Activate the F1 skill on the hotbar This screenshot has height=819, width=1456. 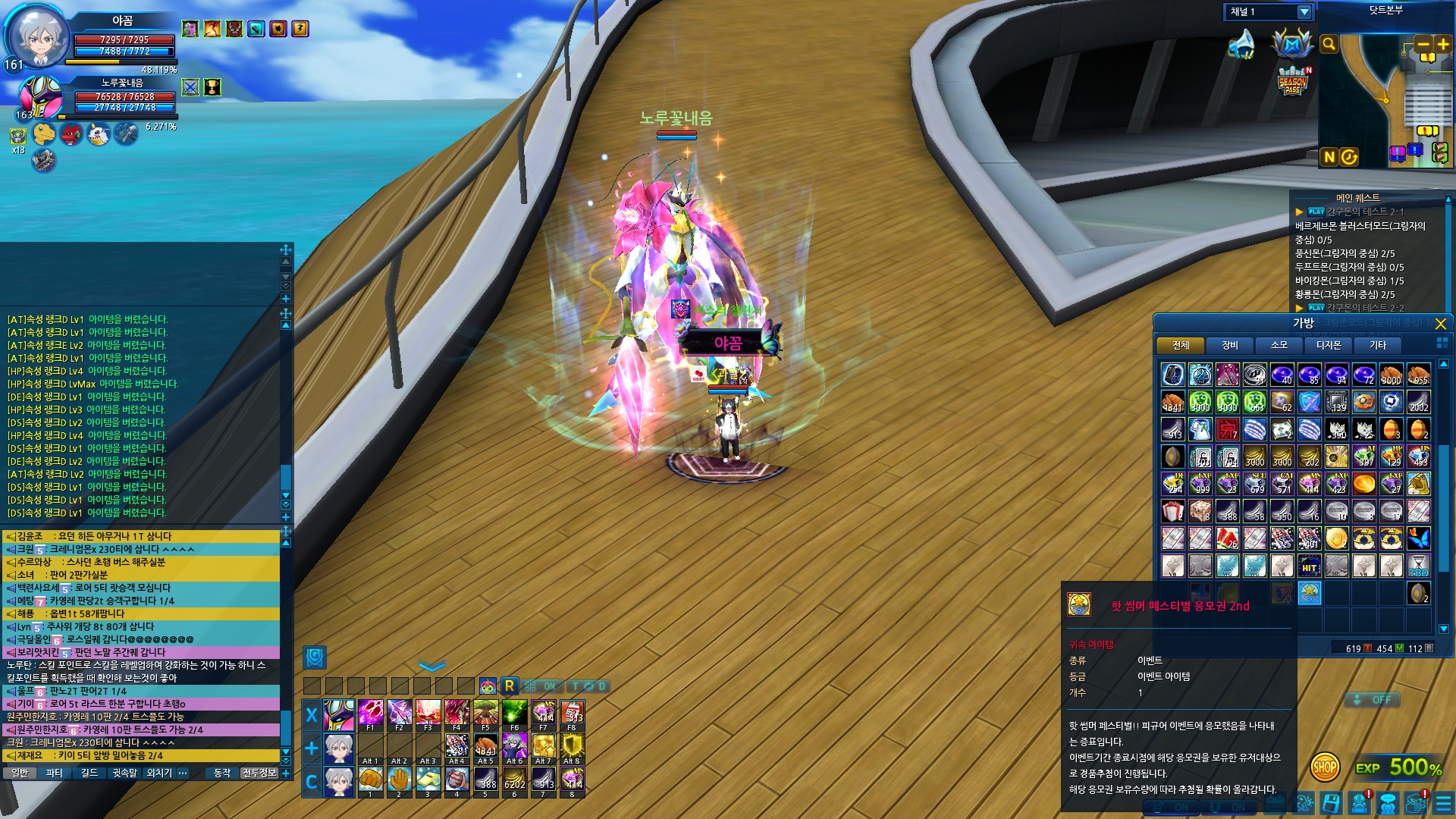(370, 714)
